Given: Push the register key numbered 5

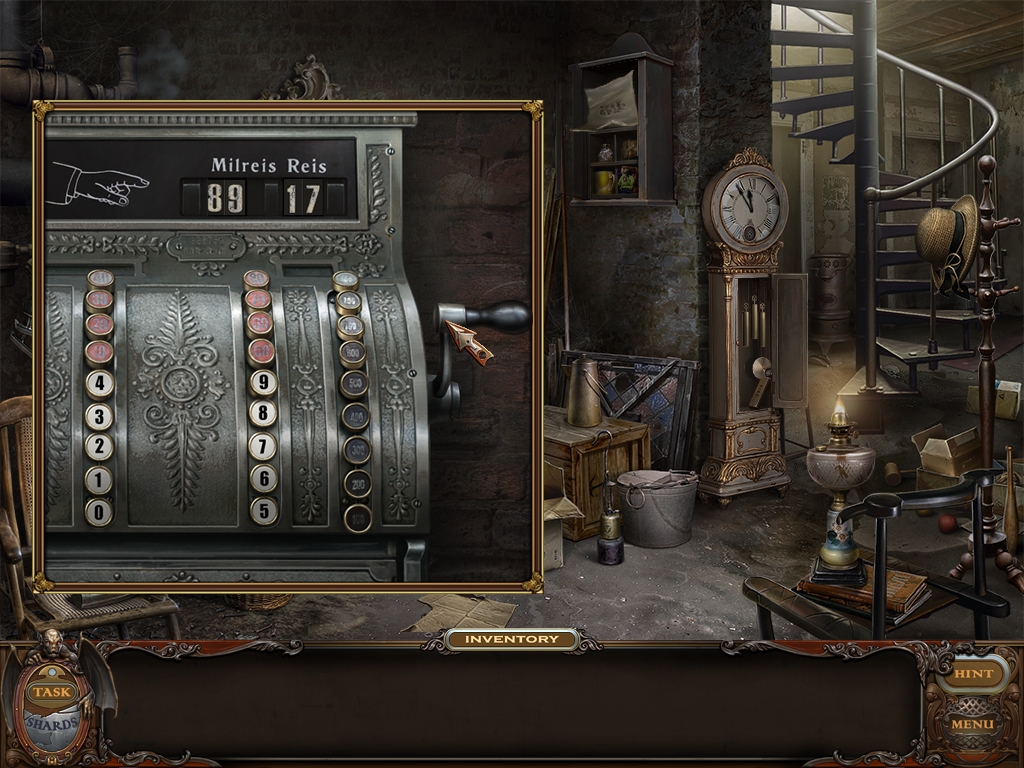Looking at the screenshot, I should click(x=264, y=510).
